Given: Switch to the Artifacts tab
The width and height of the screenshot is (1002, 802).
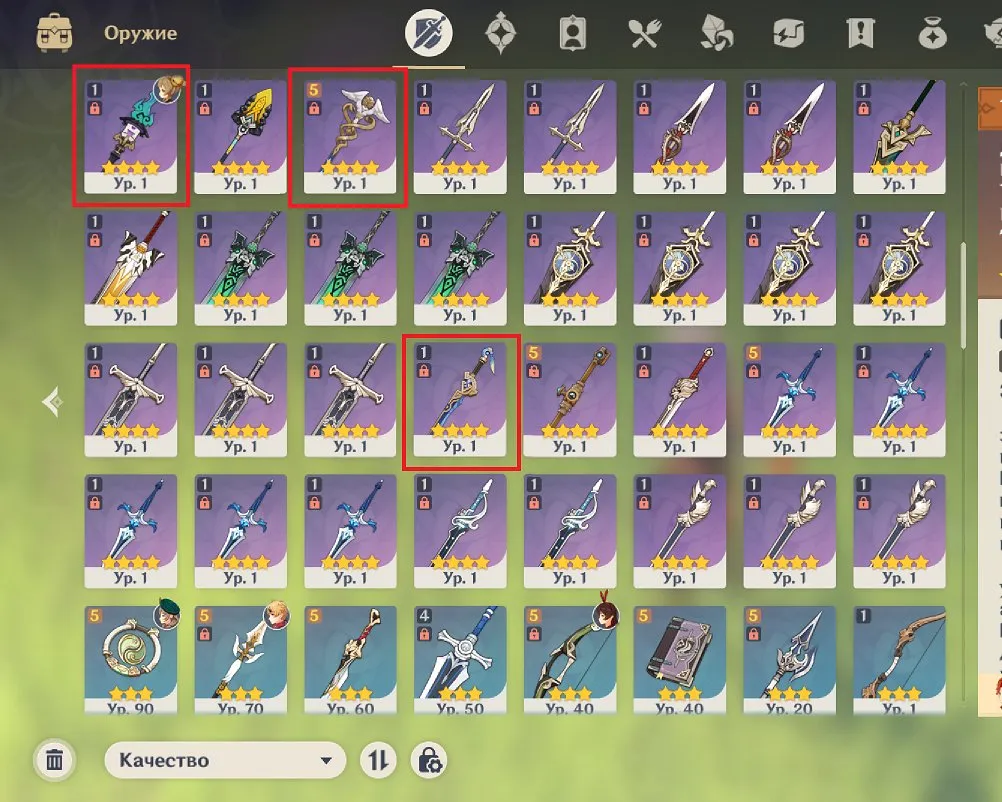Looking at the screenshot, I should pos(498,34).
